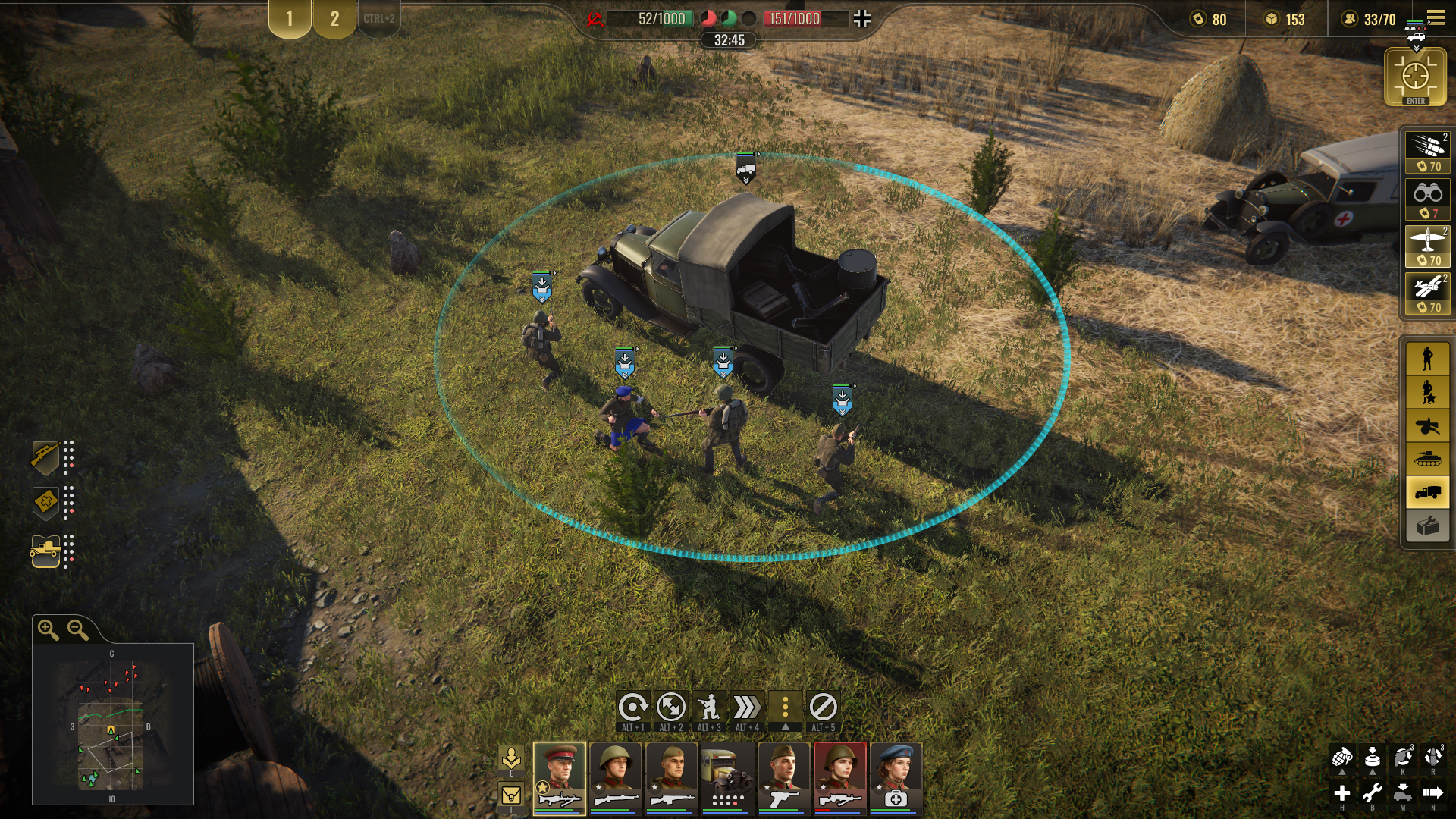1456x819 pixels.
Task: Select control group 1 tab
Action: (x=289, y=19)
